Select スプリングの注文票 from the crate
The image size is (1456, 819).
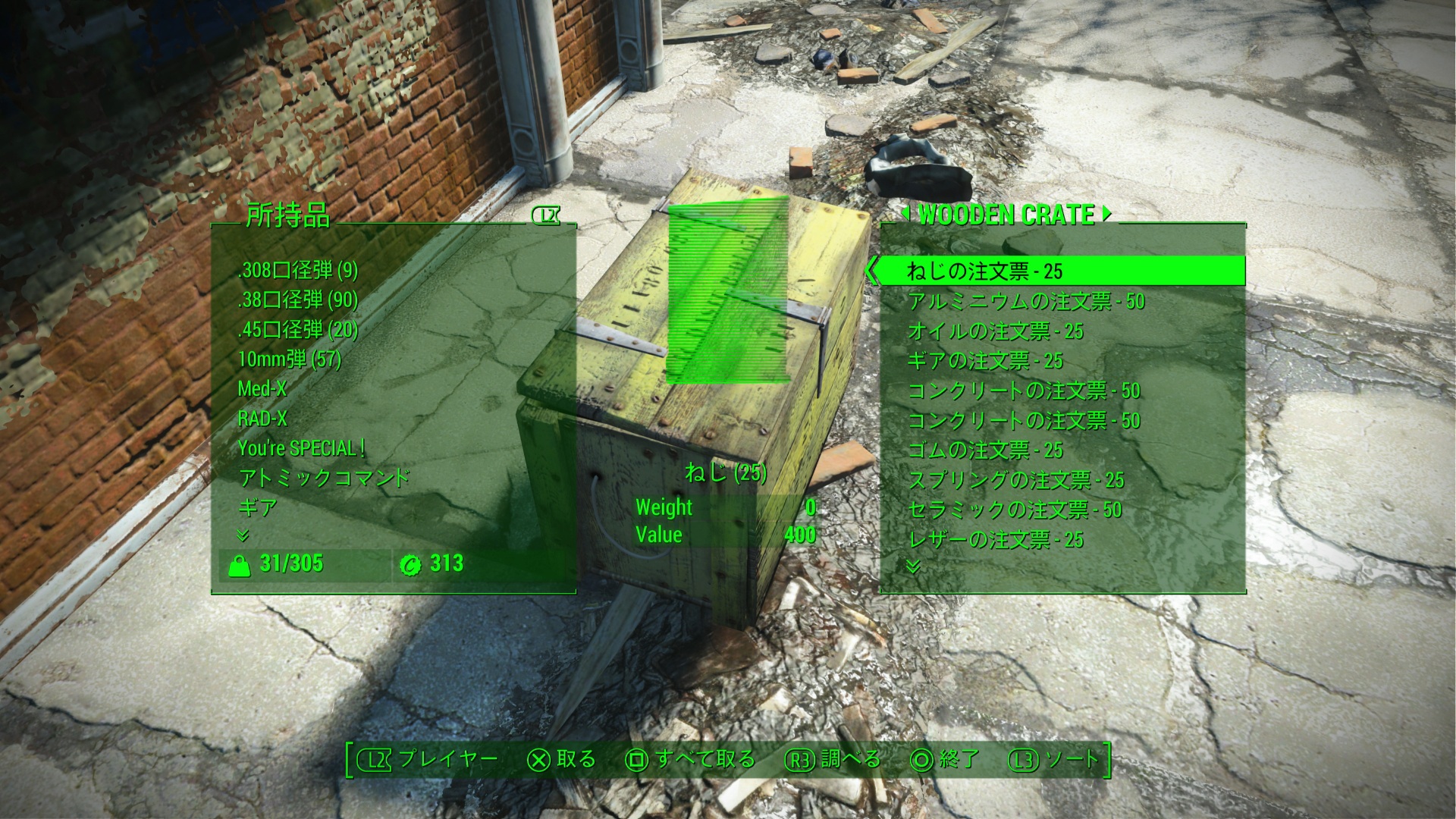pos(1015,480)
